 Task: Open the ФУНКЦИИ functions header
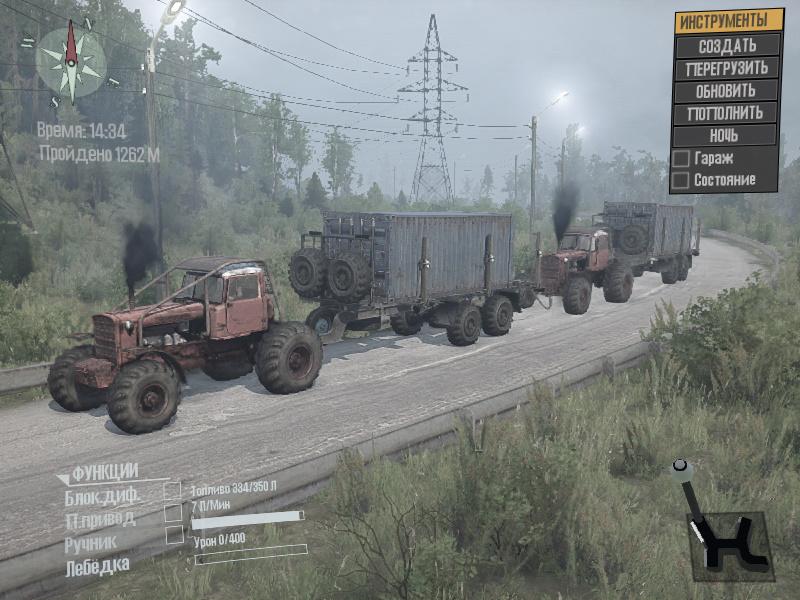click(x=104, y=472)
